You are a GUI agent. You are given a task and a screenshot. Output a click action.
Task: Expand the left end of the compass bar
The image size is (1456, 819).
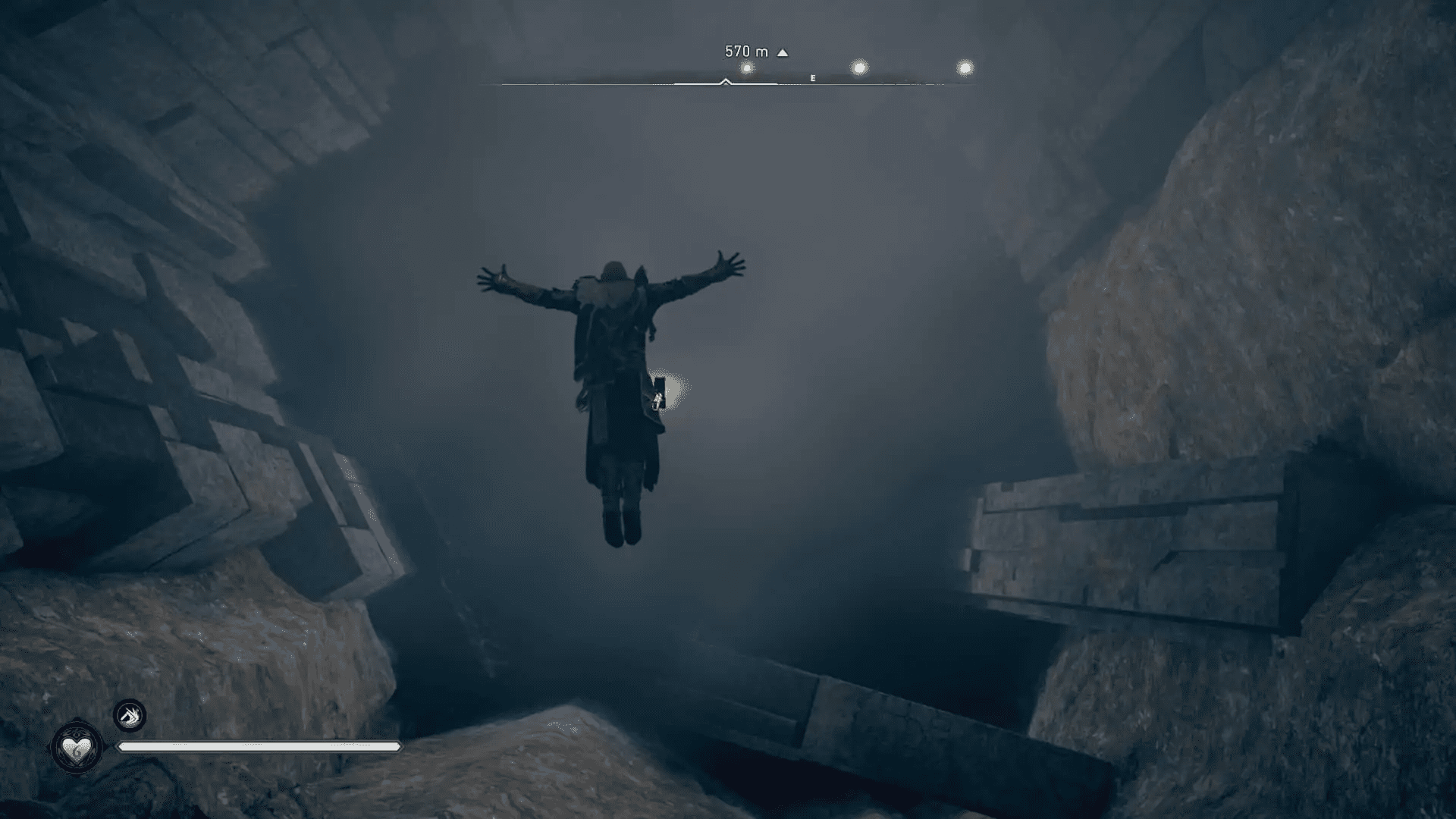[x=502, y=83]
